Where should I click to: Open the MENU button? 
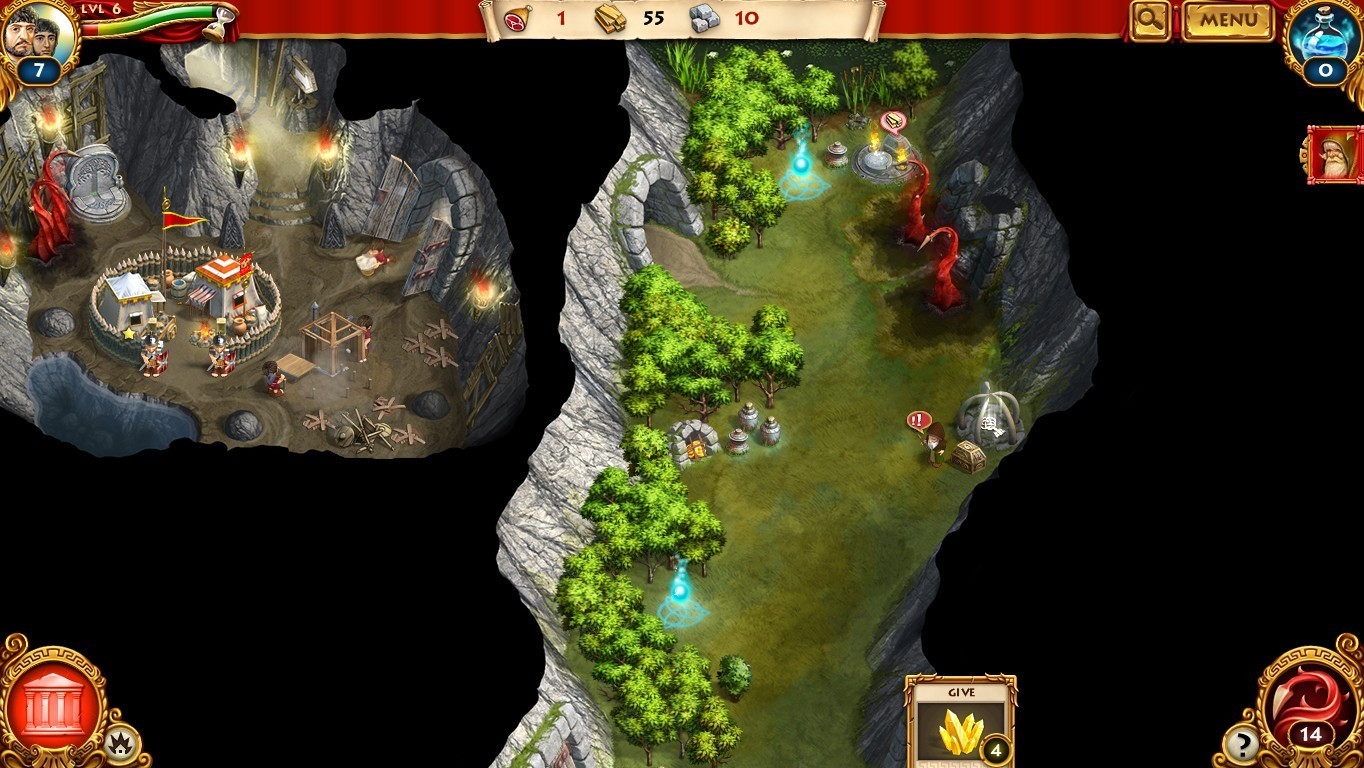pos(1228,20)
